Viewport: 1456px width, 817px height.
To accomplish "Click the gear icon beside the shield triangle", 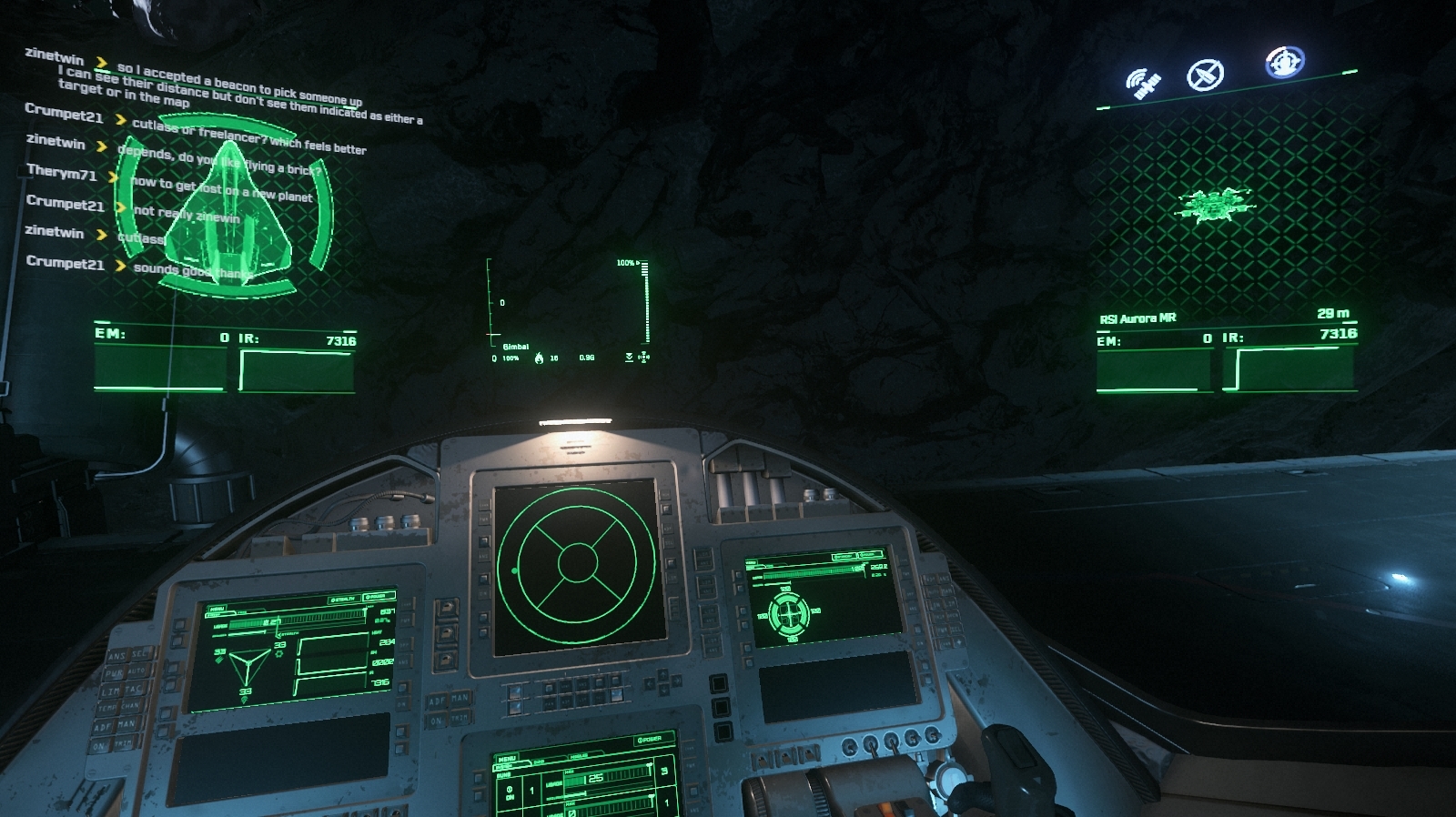I will coord(279,653).
